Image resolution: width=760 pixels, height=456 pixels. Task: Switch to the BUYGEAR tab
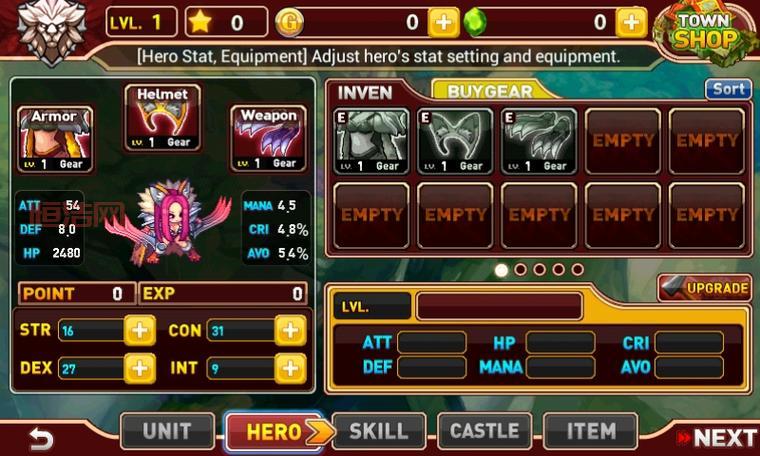(489, 91)
